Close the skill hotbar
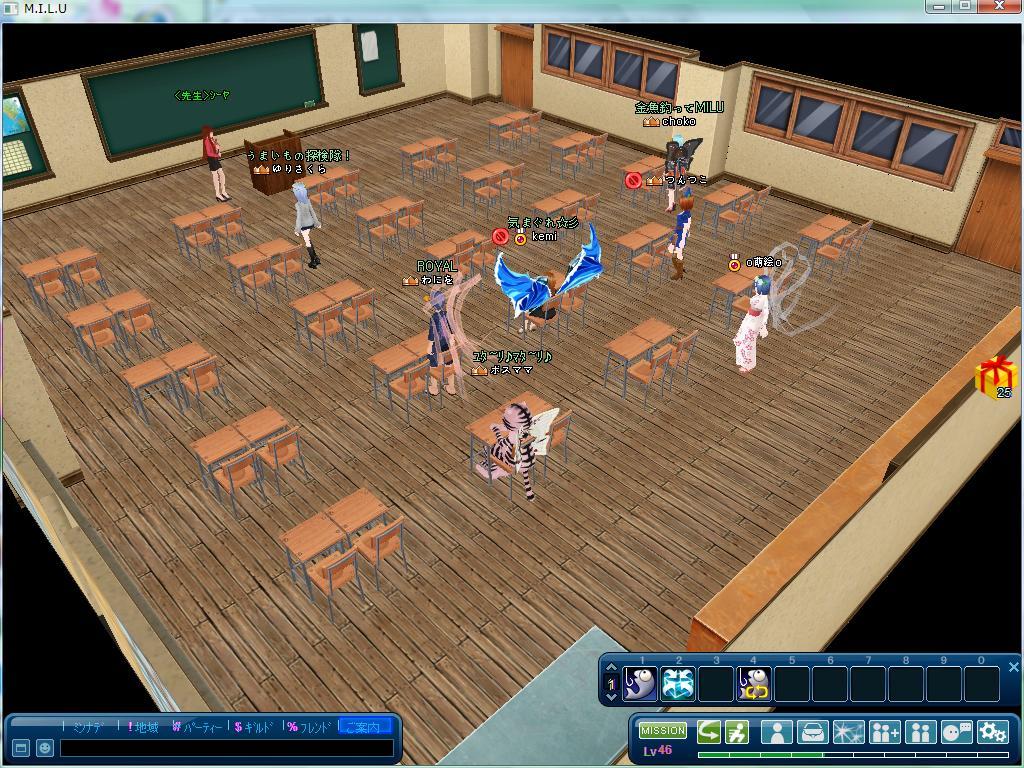The image size is (1024, 768). click(1013, 667)
